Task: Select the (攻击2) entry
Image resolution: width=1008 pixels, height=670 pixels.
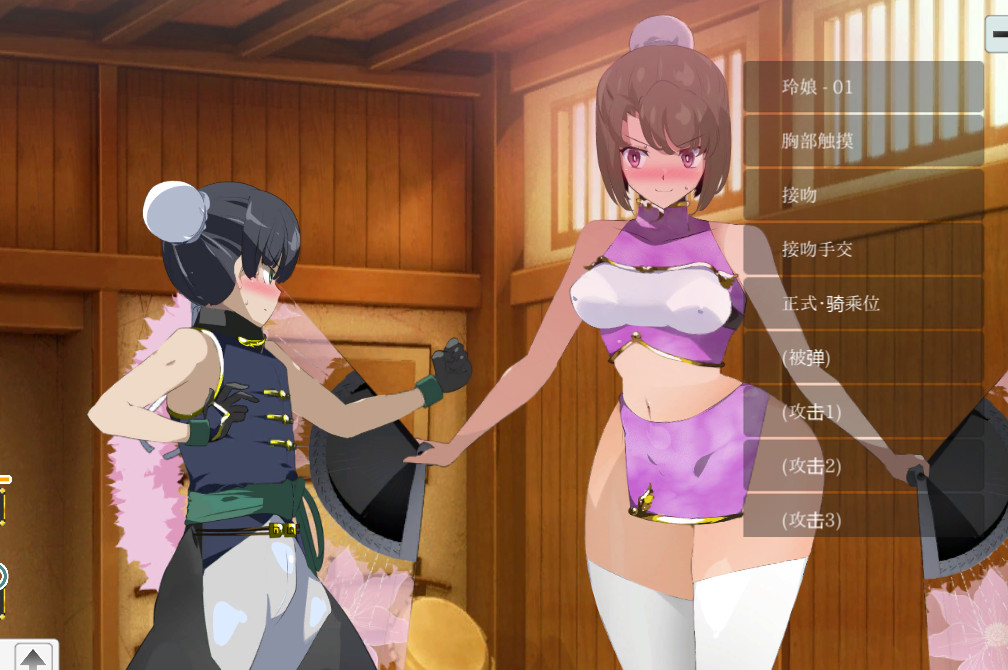Action: (x=863, y=465)
